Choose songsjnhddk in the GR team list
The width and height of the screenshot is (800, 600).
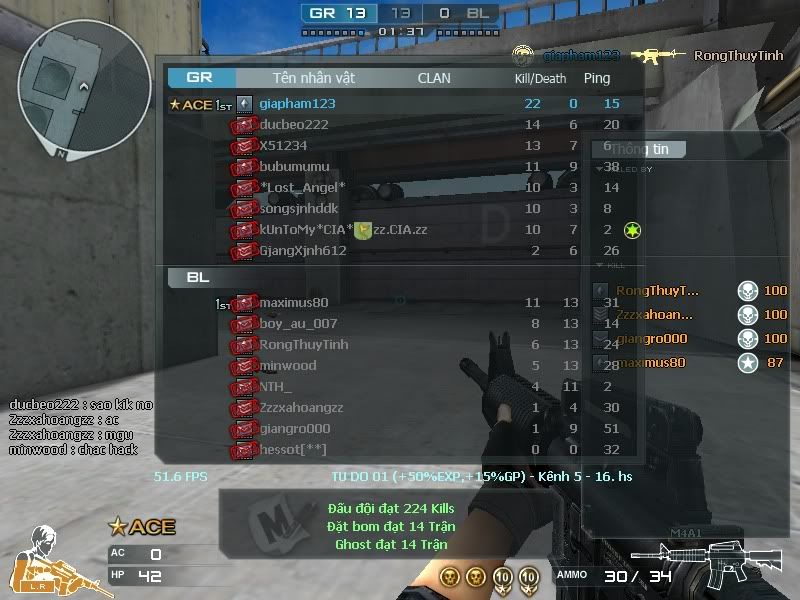coord(299,209)
